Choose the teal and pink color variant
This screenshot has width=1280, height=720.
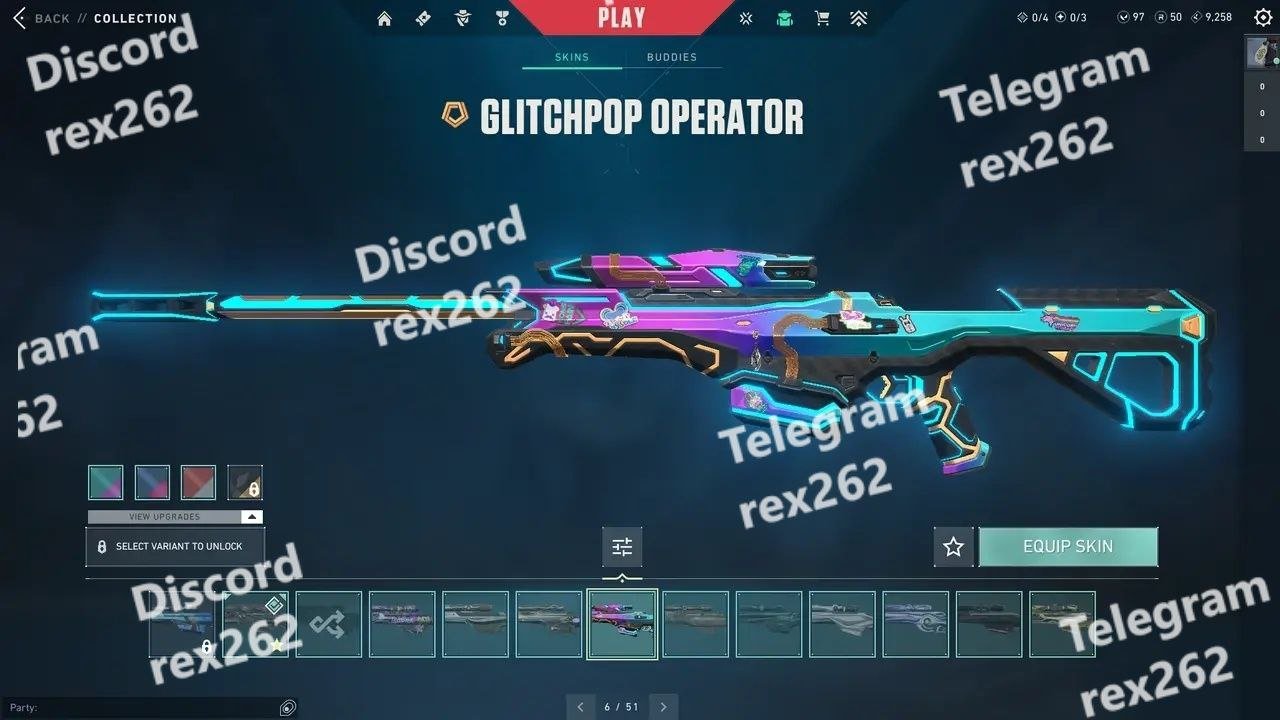pos(106,482)
